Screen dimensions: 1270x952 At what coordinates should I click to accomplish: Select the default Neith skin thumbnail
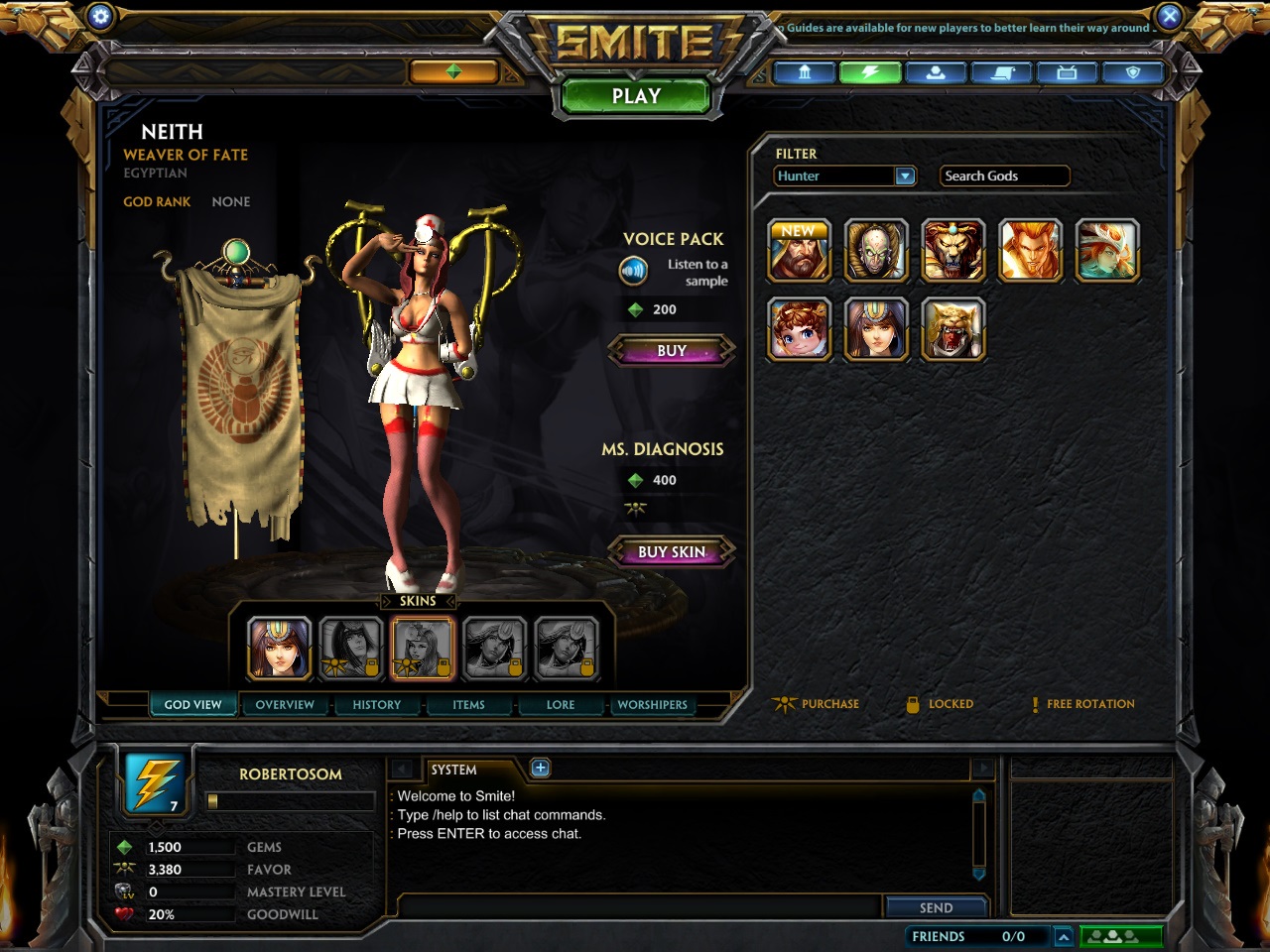tap(280, 649)
